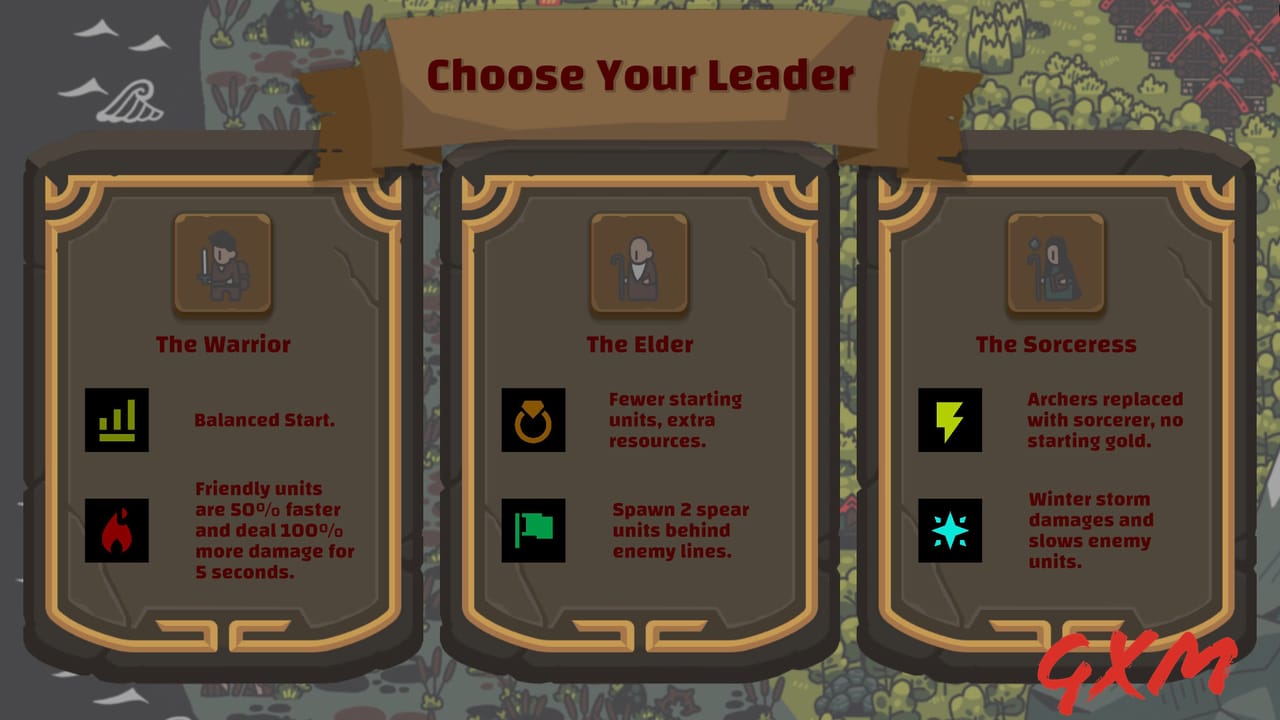Click the Winter Storm snowflake icon
The image size is (1280, 720).
tap(949, 531)
